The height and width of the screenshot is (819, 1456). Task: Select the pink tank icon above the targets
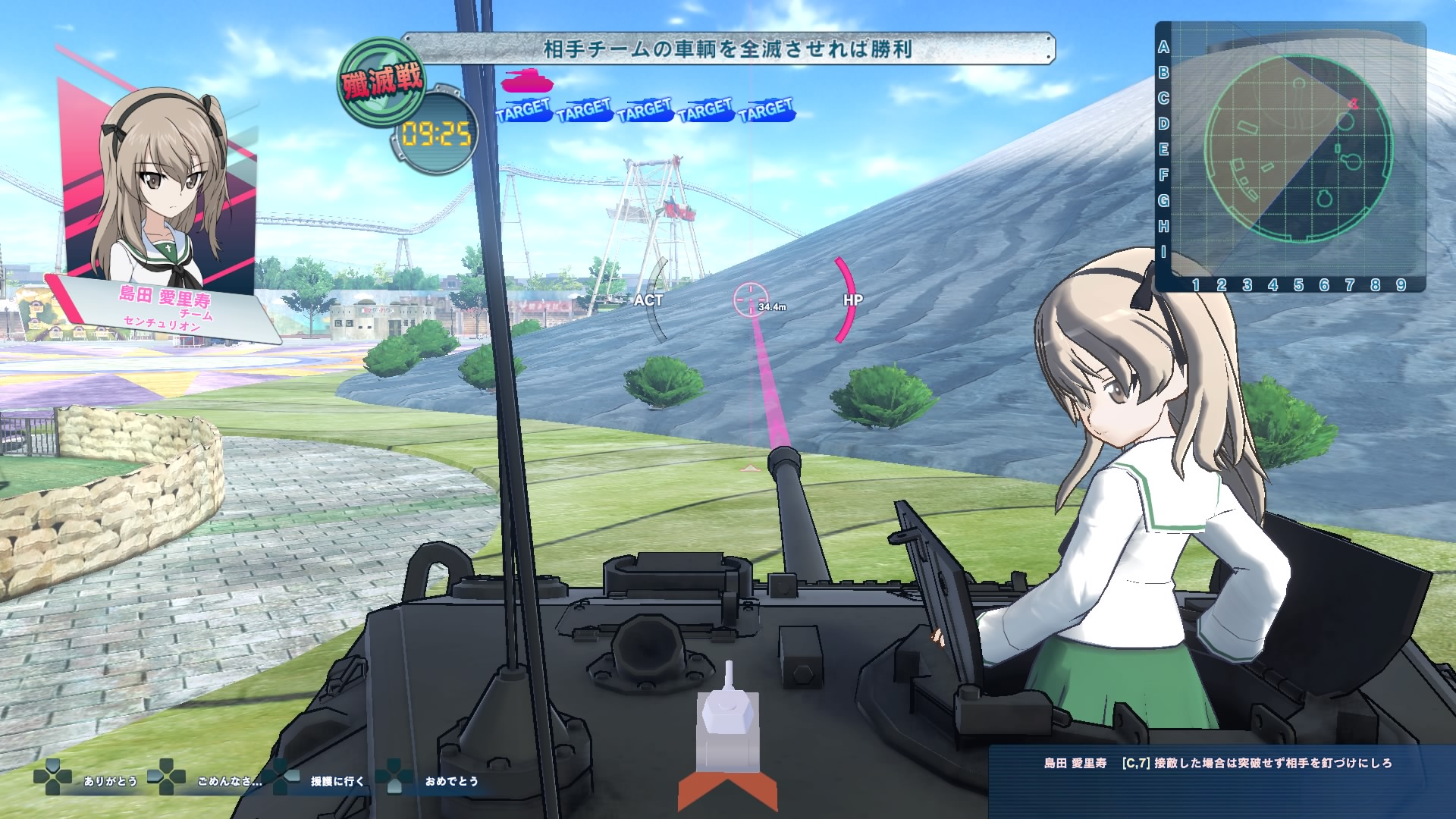(527, 80)
